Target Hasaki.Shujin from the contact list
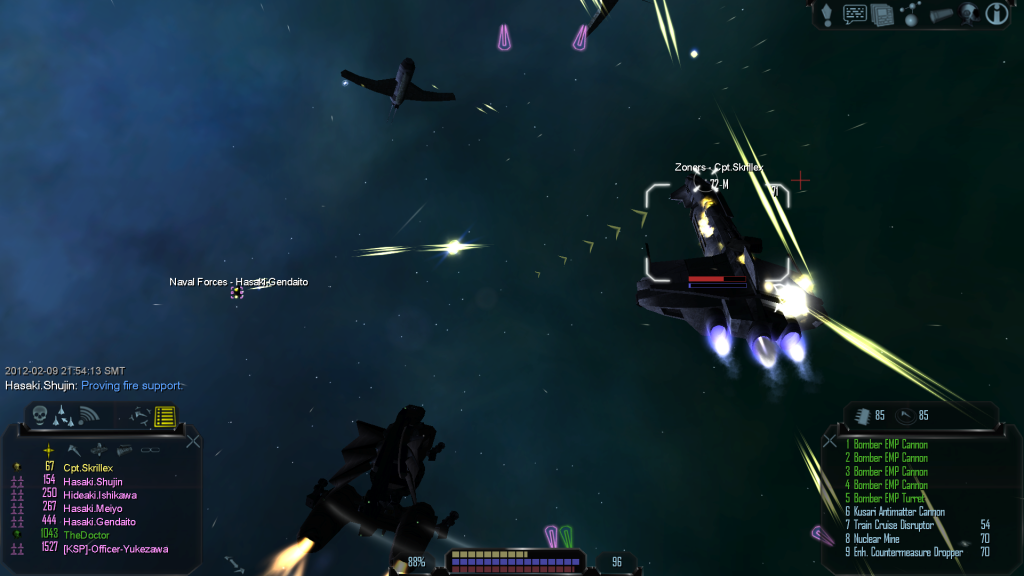Image resolution: width=1024 pixels, height=576 pixels. coord(93,481)
